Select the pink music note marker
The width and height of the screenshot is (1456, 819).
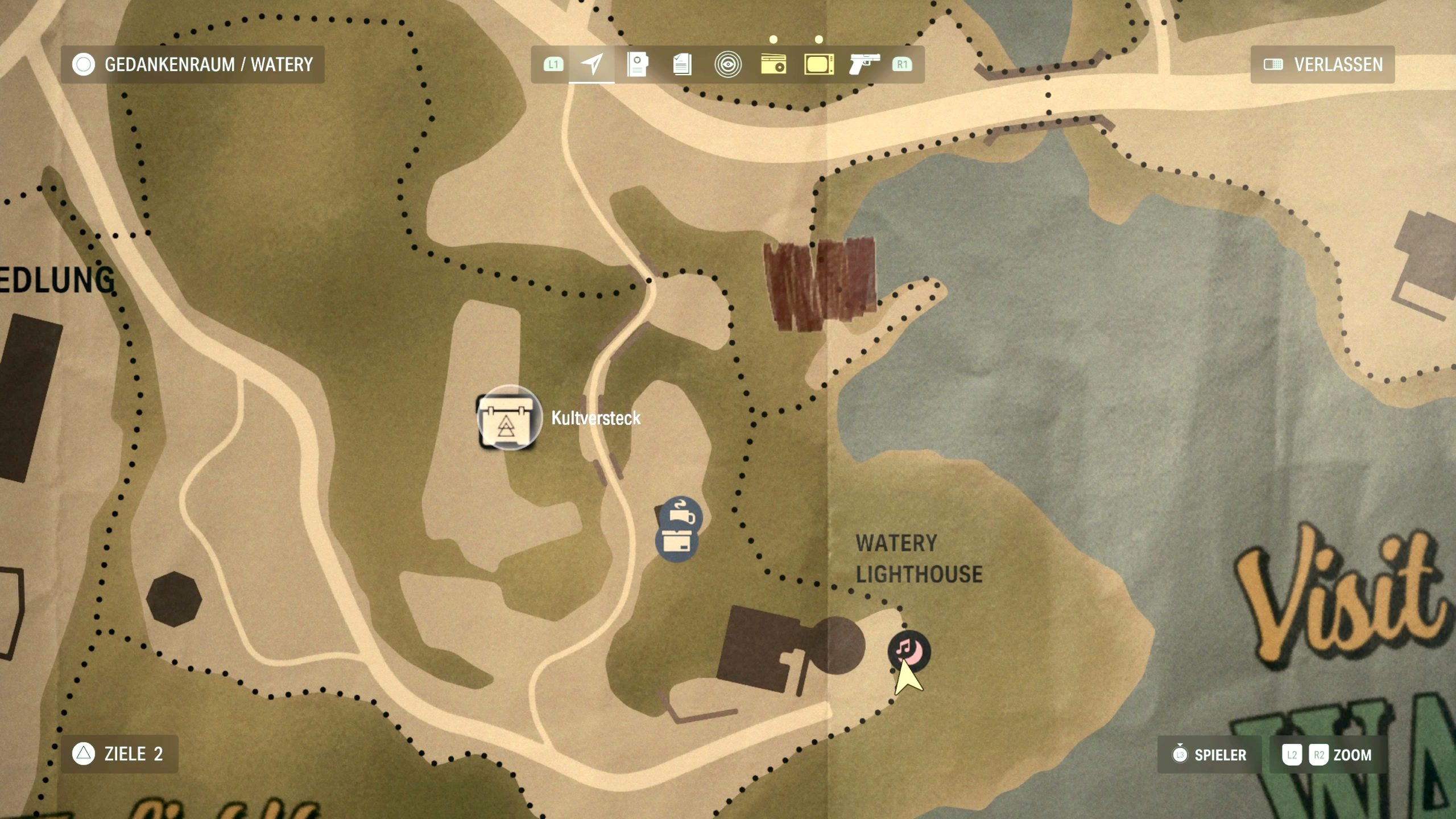click(x=909, y=650)
